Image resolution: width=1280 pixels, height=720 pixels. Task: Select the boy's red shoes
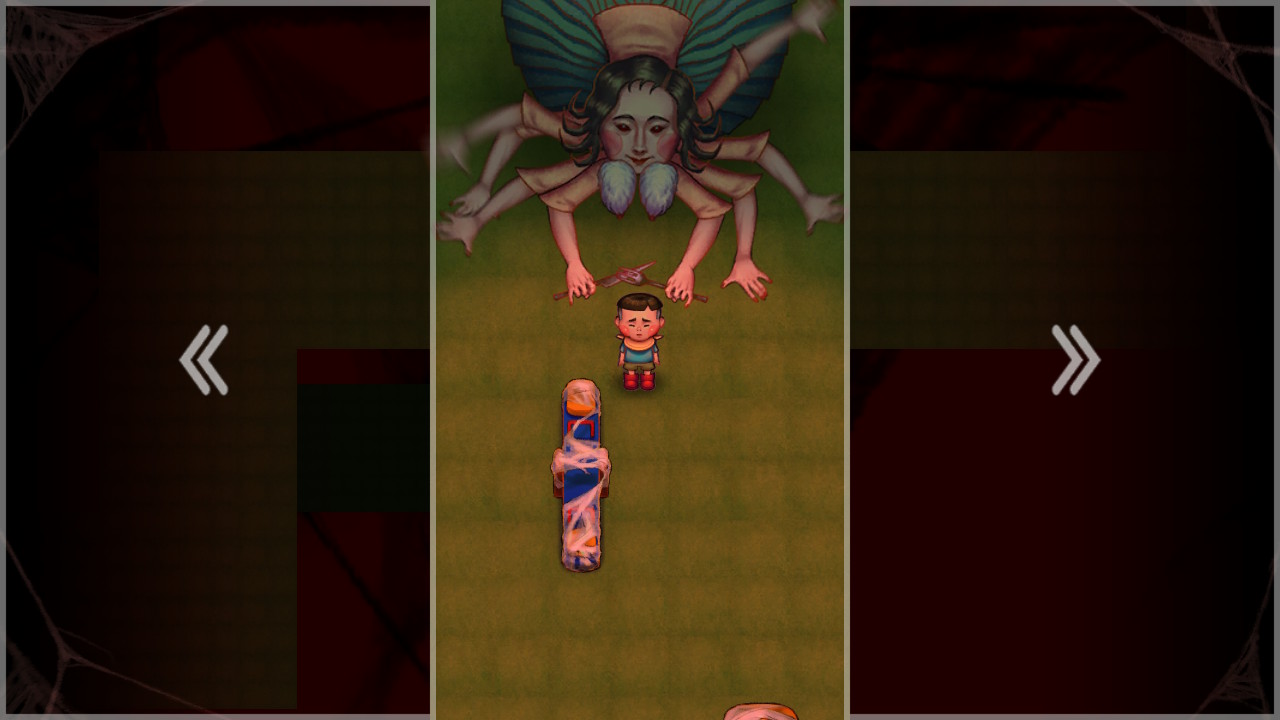tap(640, 380)
